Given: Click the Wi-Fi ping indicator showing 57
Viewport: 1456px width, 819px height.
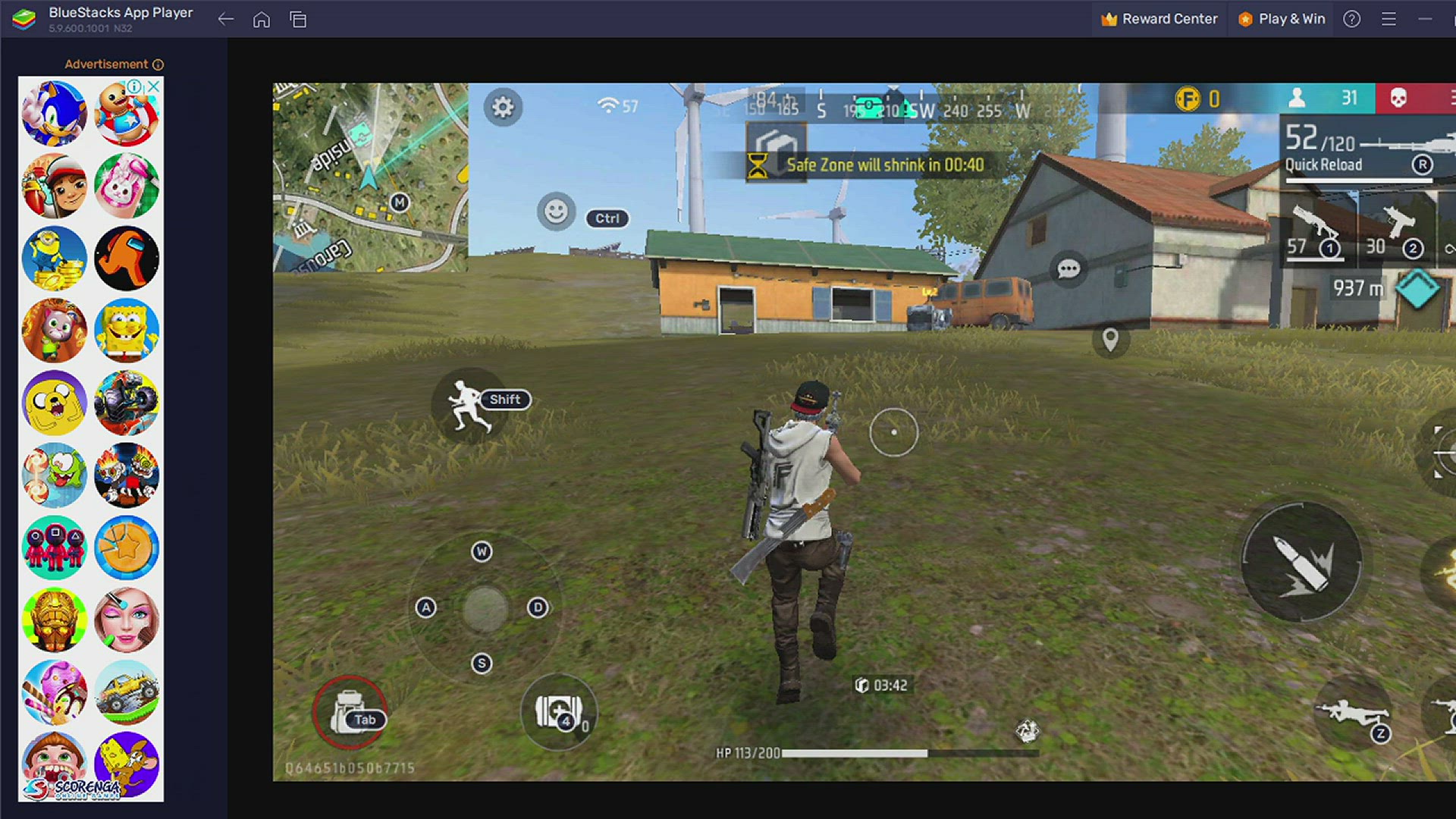Looking at the screenshot, I should coord(616,106).
